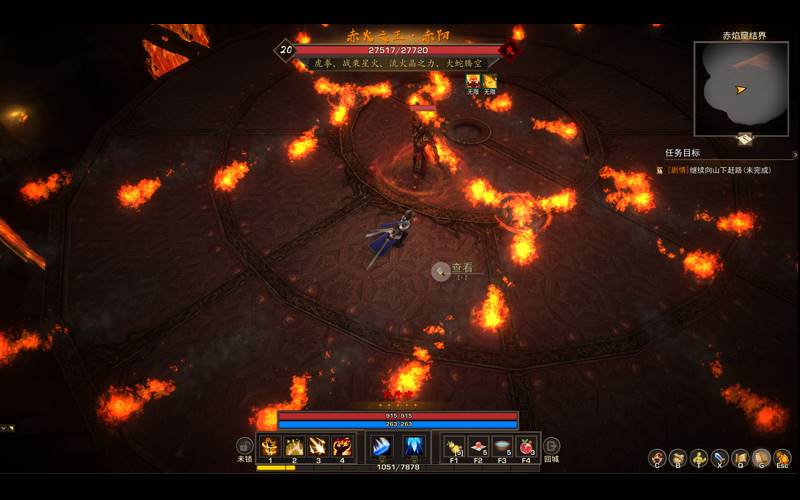
Task: Consume the golden fruit item in F1
Action: tap(454, 446)
